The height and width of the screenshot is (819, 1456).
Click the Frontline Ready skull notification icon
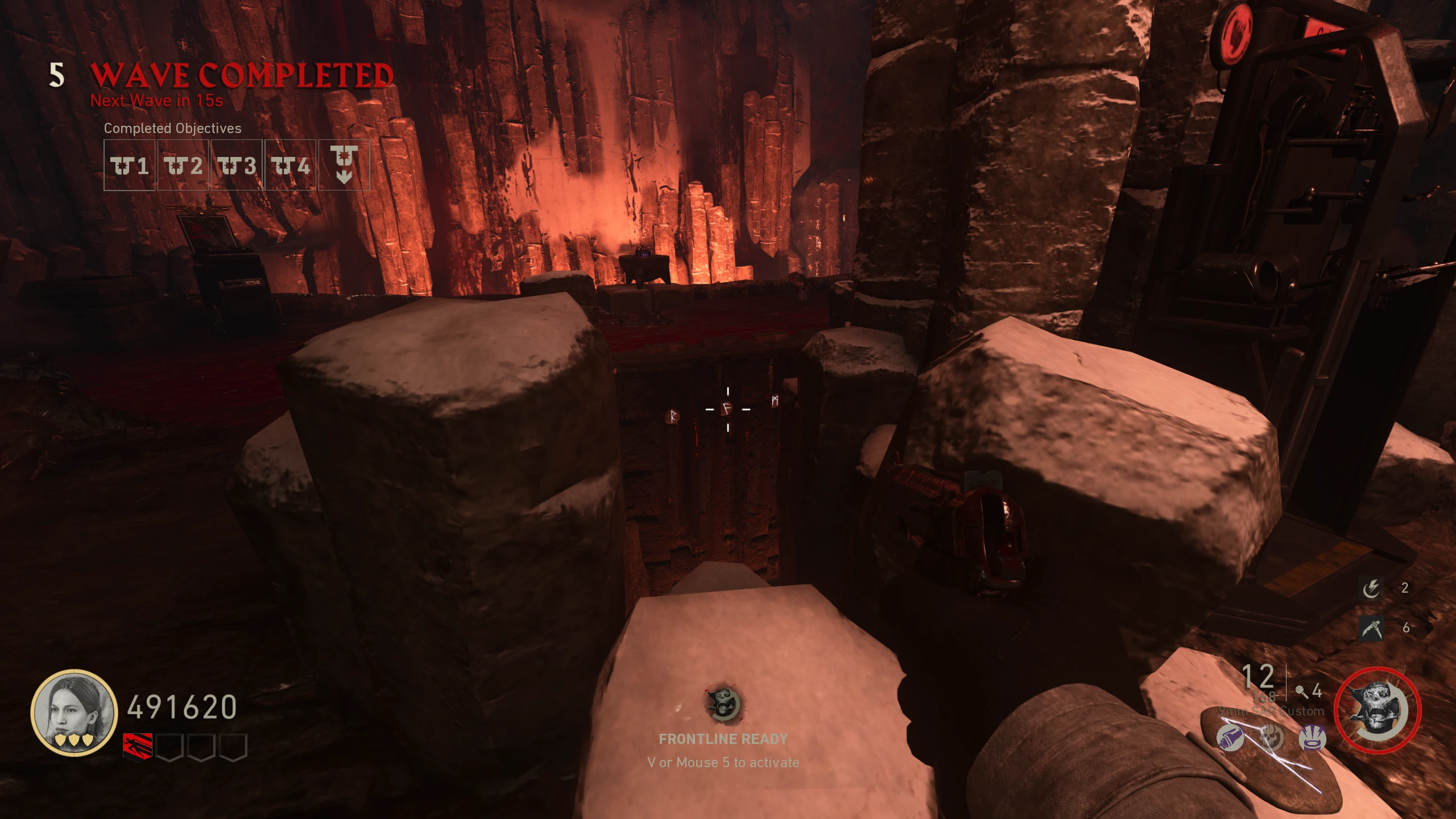pyautogui.click(x=723, y=704)
